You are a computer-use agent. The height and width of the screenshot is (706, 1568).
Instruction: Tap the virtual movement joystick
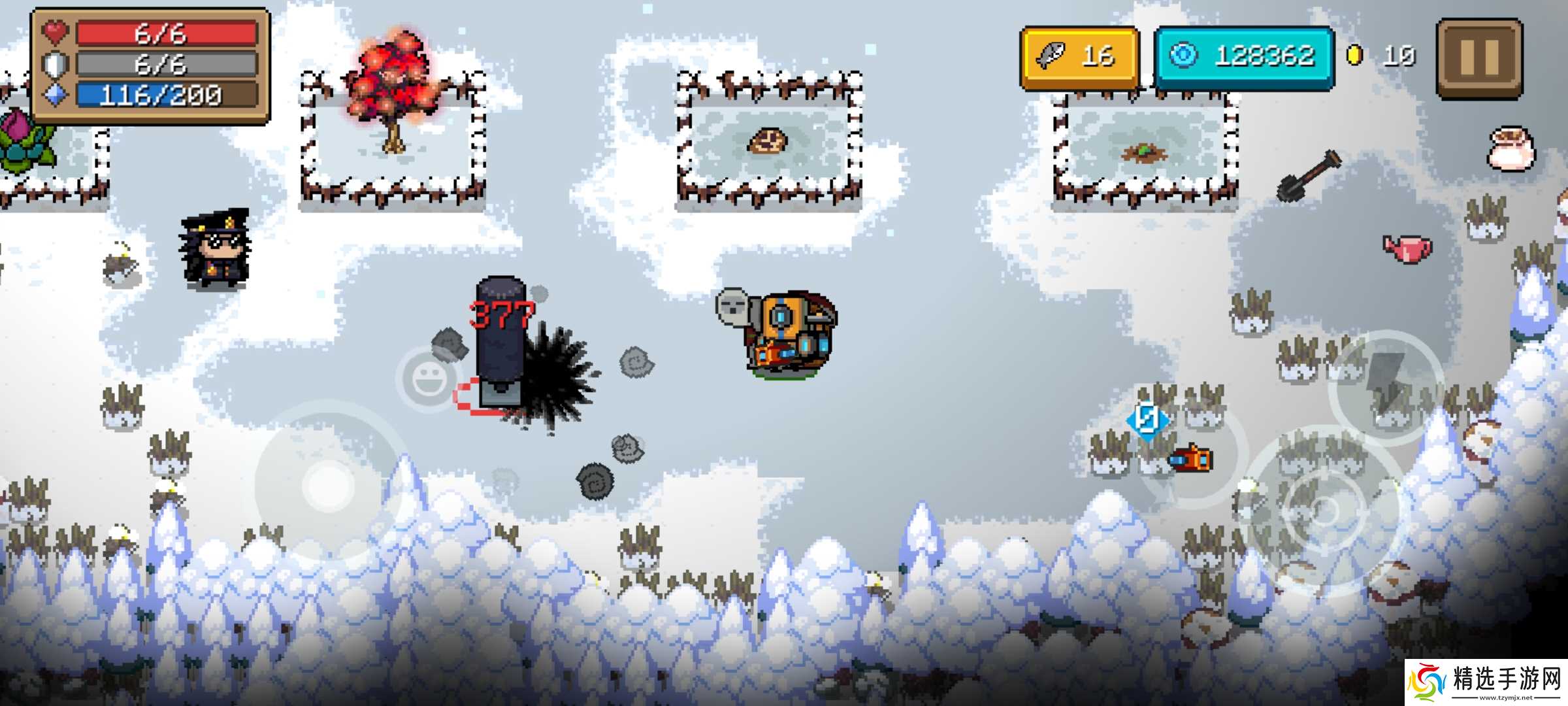coord(328,485)
